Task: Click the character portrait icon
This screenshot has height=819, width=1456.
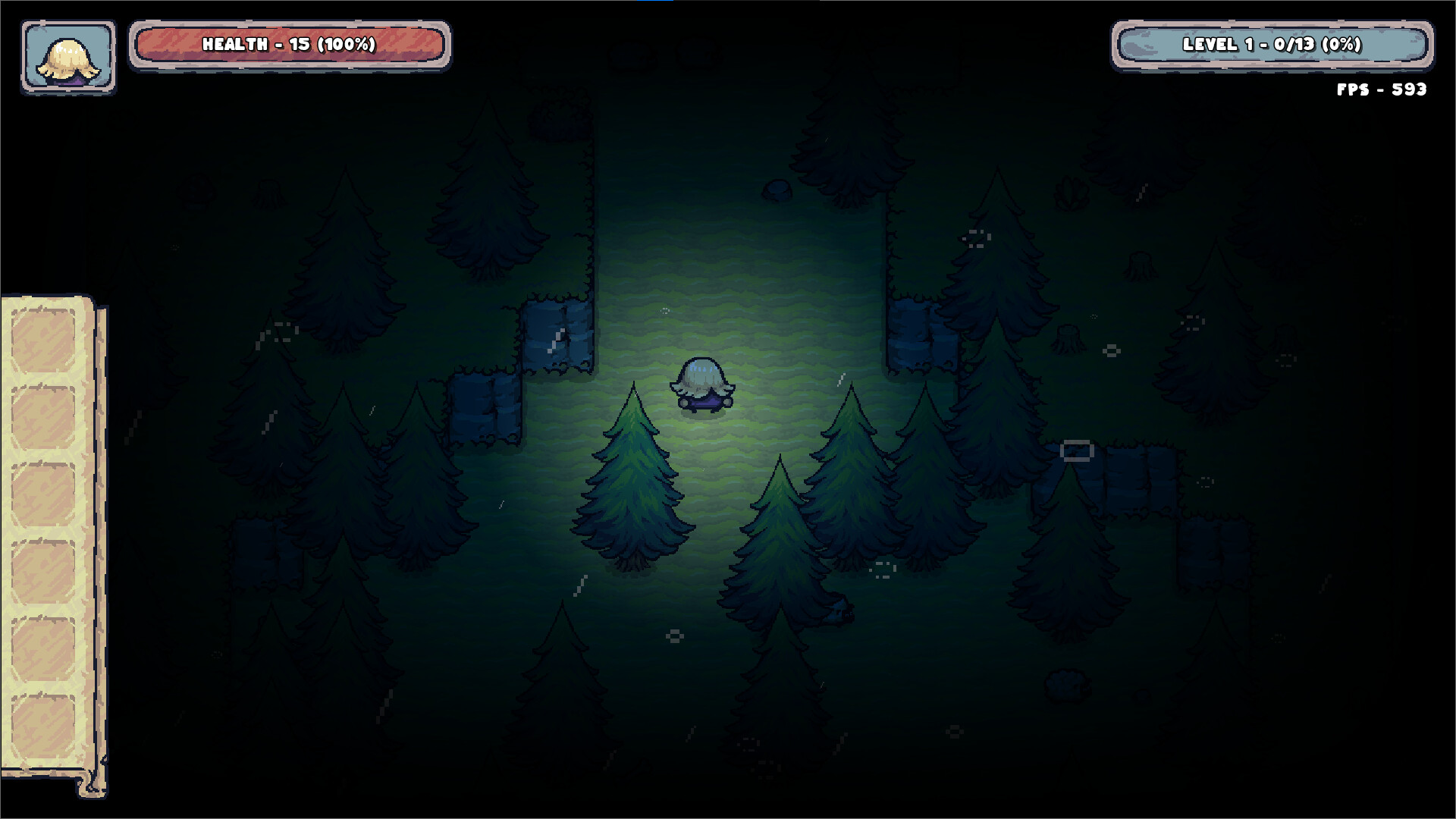Action: (x=67, y=57)
